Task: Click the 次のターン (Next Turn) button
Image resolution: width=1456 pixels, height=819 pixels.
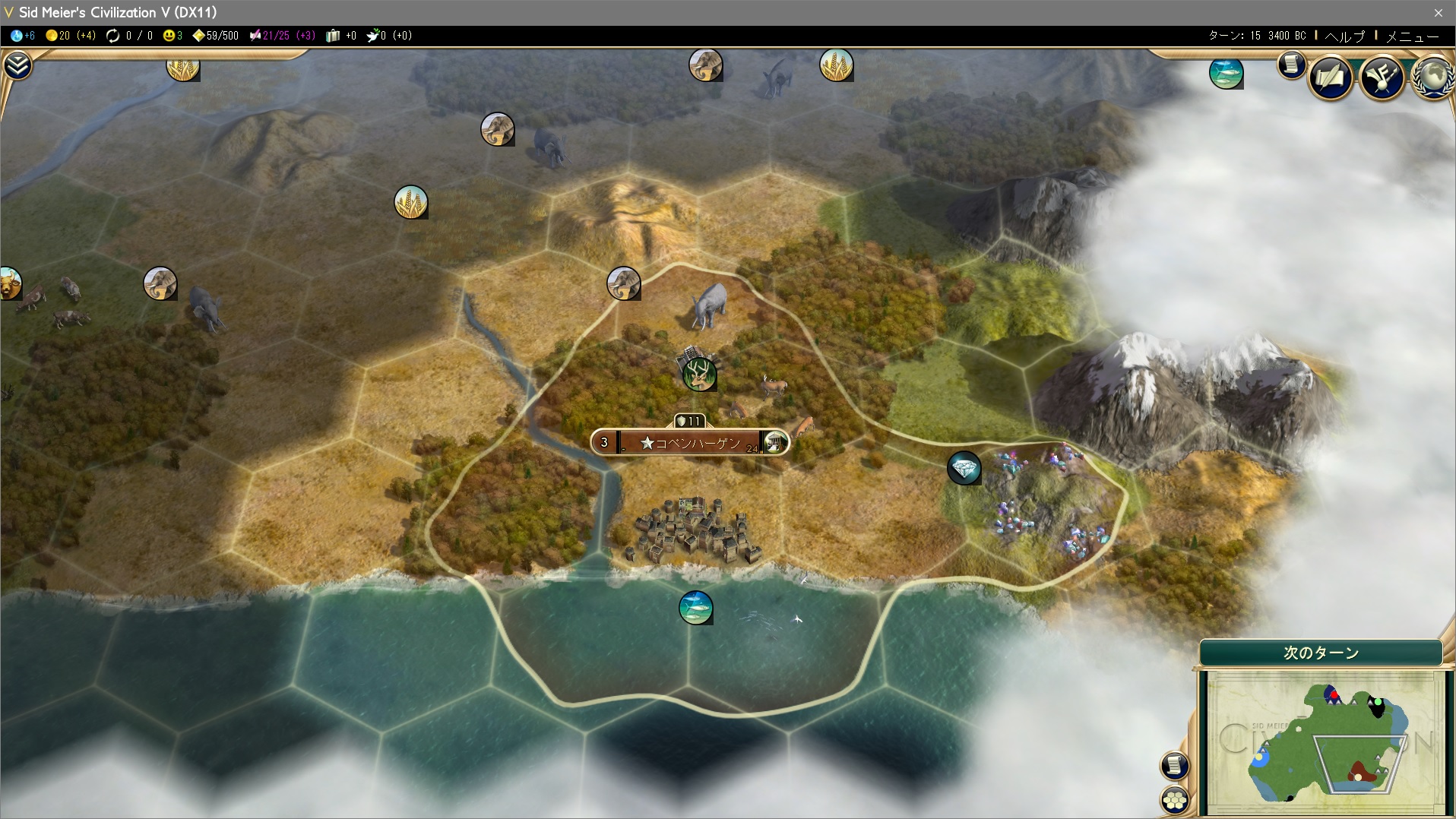Action: [1321, 653]
